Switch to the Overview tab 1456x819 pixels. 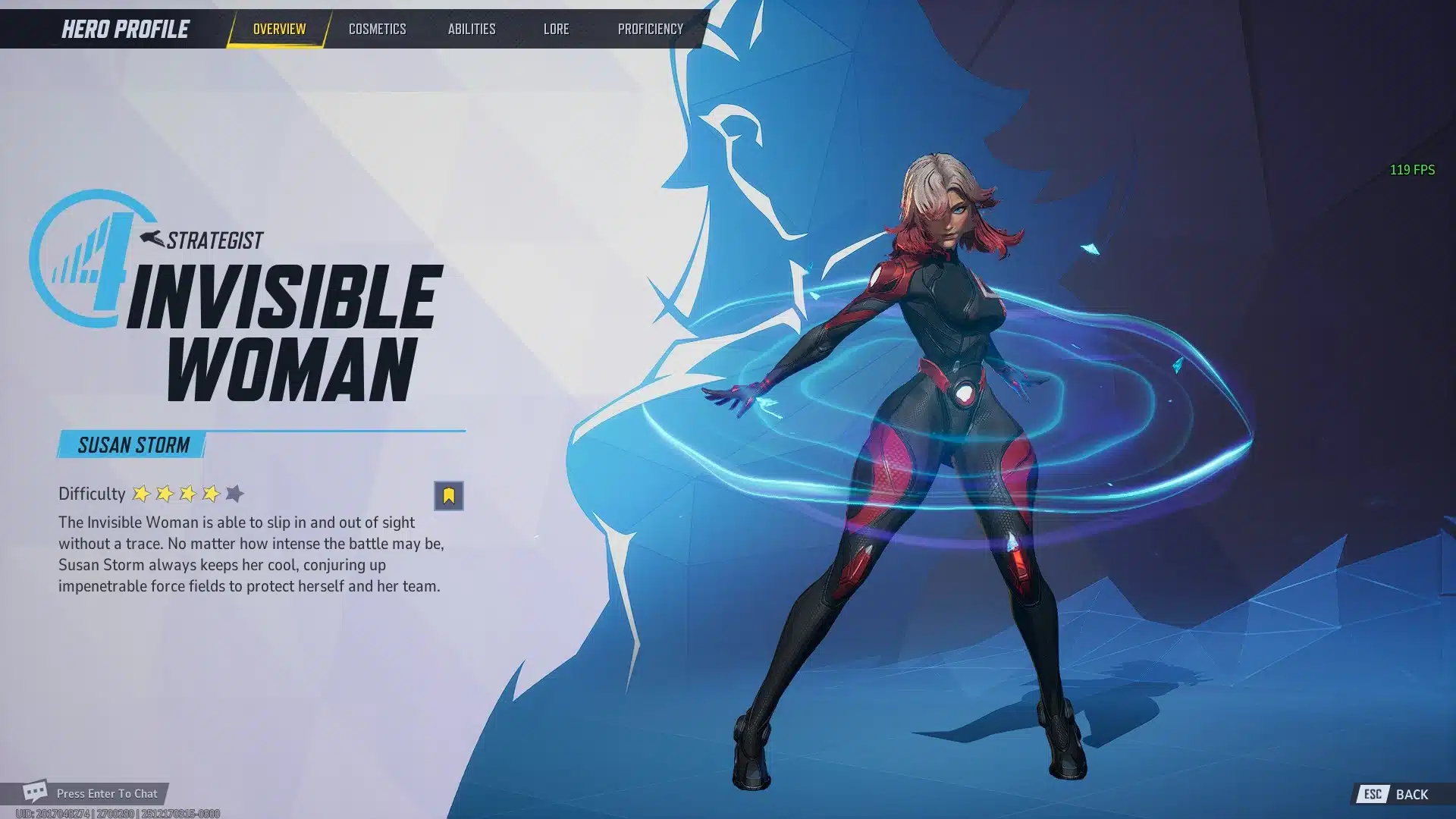coord(279,30)
